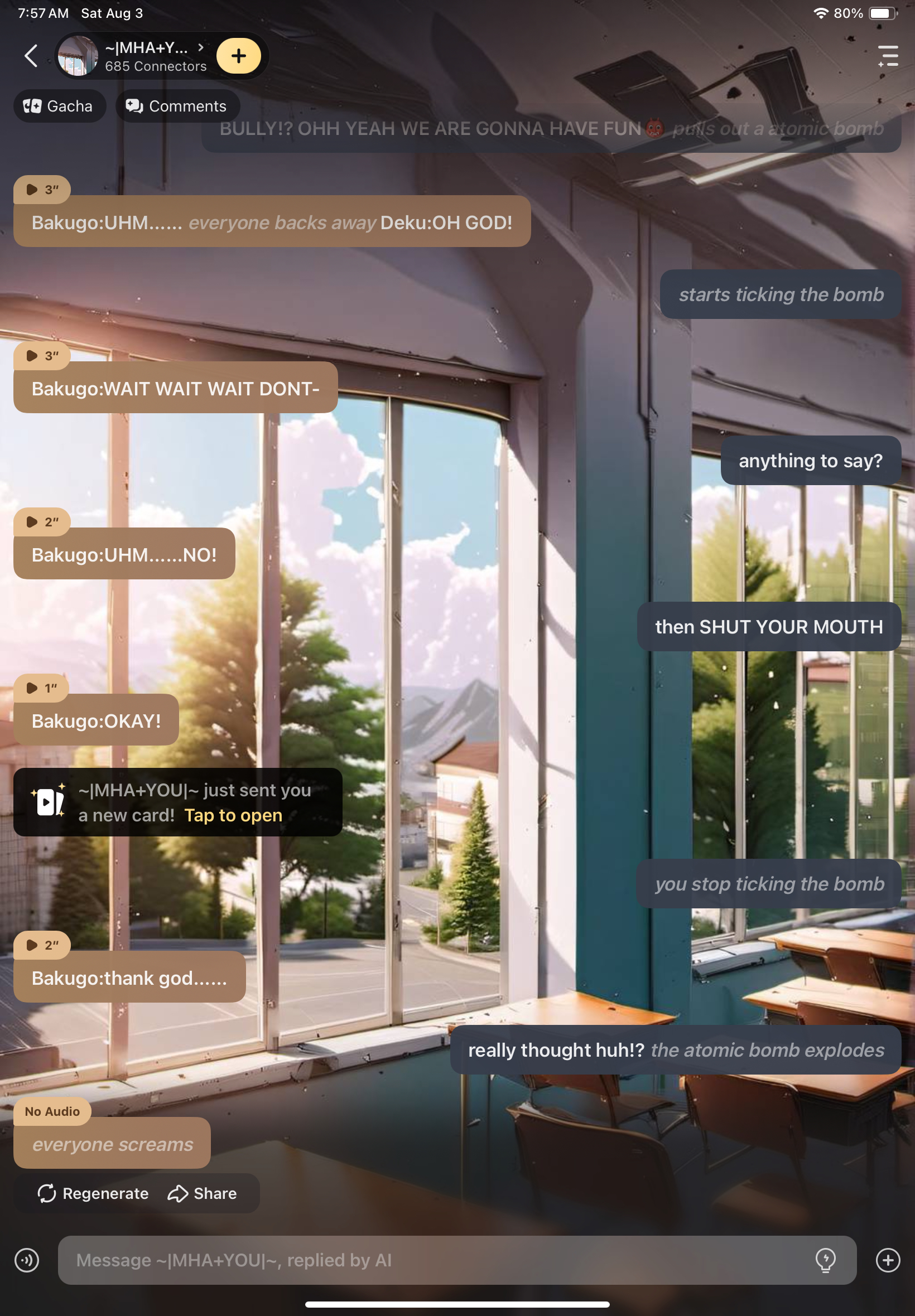This screenshot has height=1316, width=915.
Task: Open the plus attachment button by input
Action: click(888, 1260)
